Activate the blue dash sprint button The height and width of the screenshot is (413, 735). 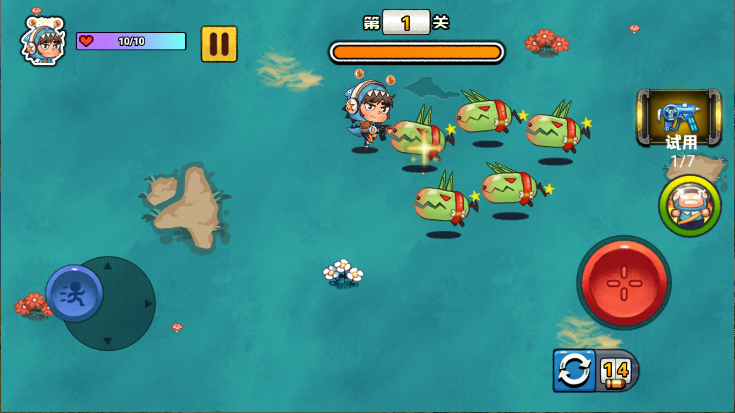point(73,293)
